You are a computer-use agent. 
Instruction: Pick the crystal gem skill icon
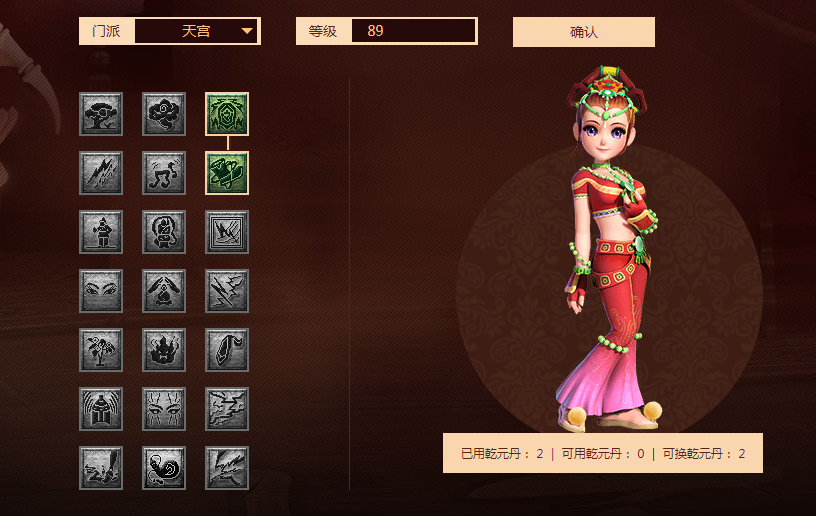click(227, 350)
